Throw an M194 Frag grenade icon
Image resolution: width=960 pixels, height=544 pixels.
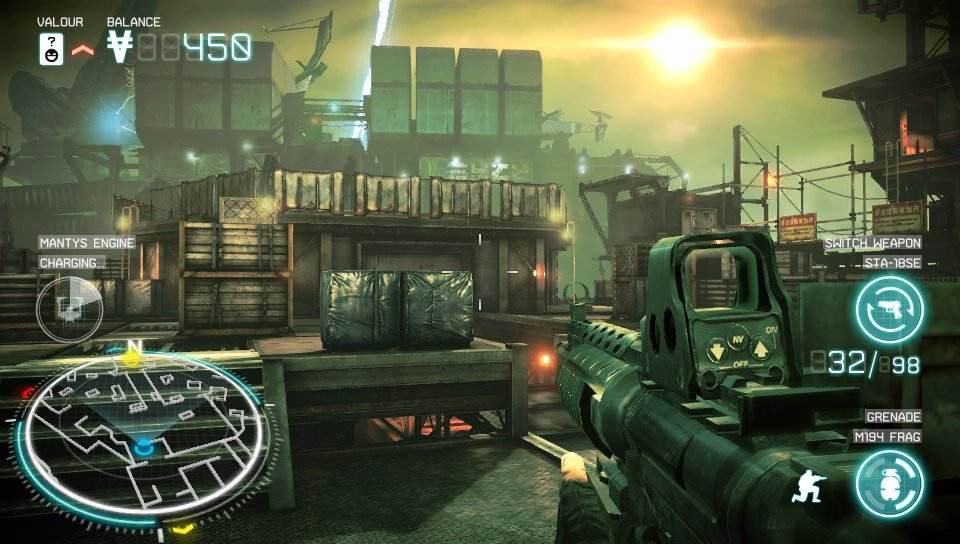889,483
